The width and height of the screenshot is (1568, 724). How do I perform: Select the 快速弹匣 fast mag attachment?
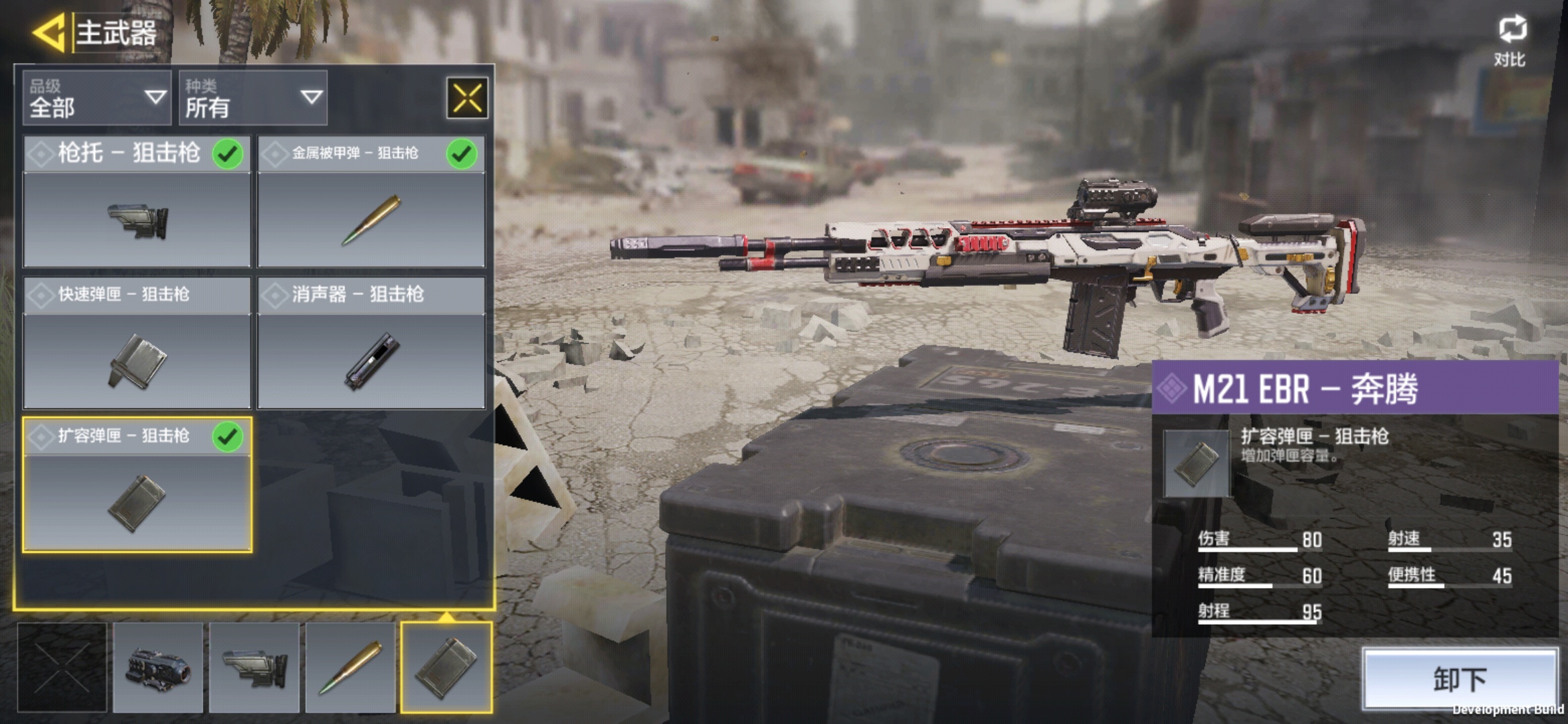pos(137,343)
